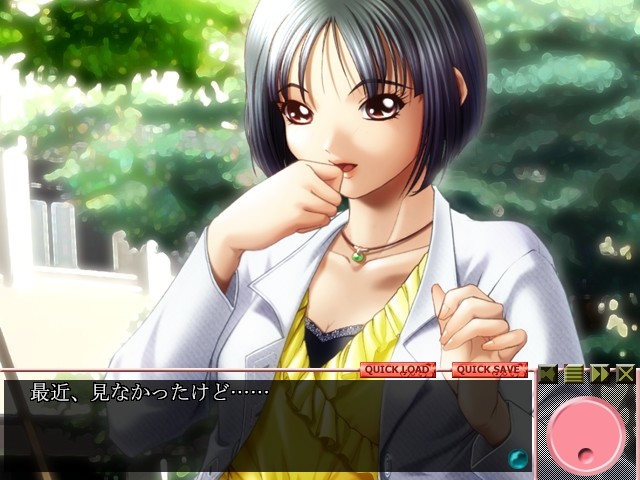
Task: Open the striped menu lines icon
Action: point(574,374)
